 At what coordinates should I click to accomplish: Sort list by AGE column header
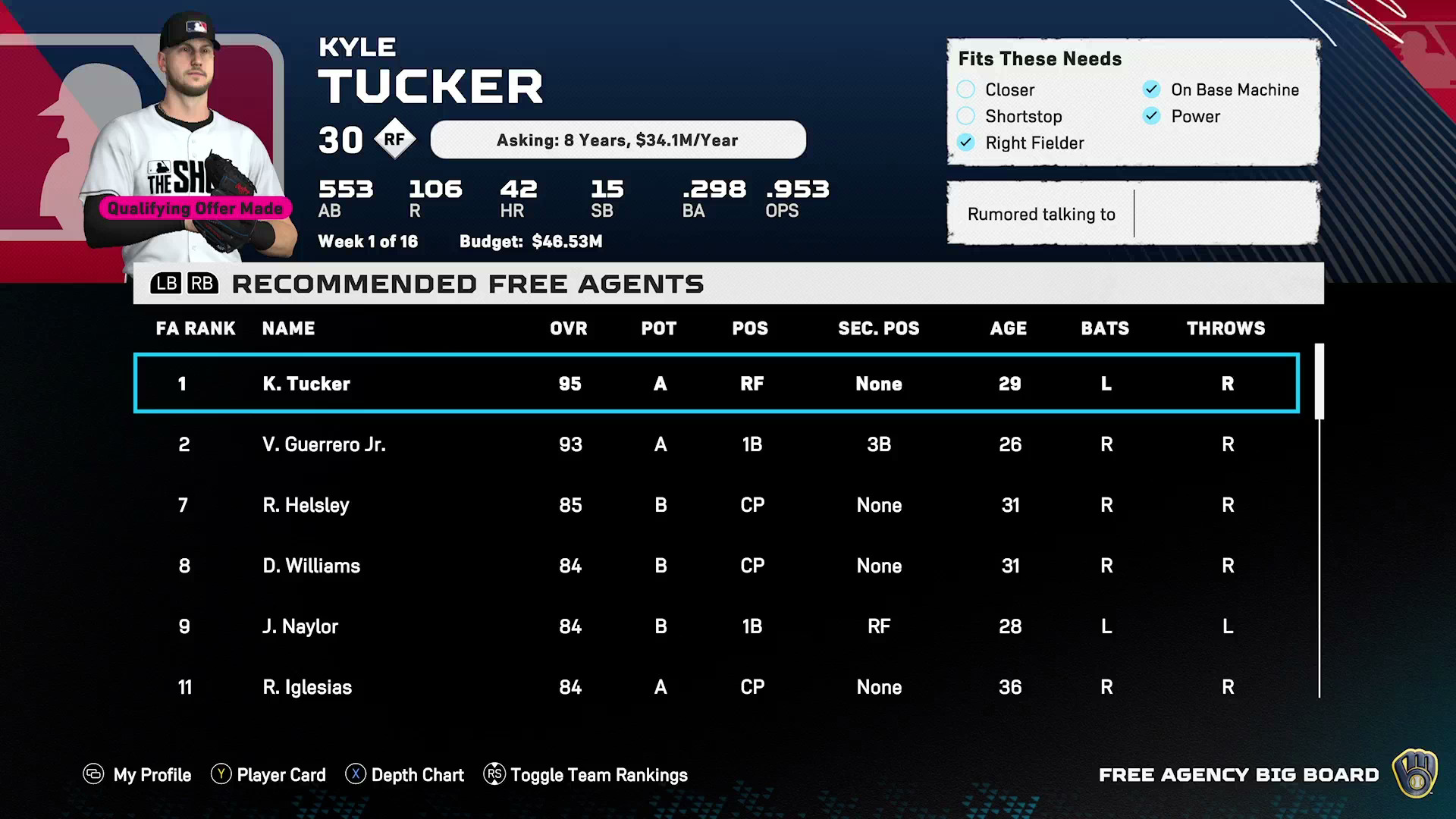(1009, 328)
